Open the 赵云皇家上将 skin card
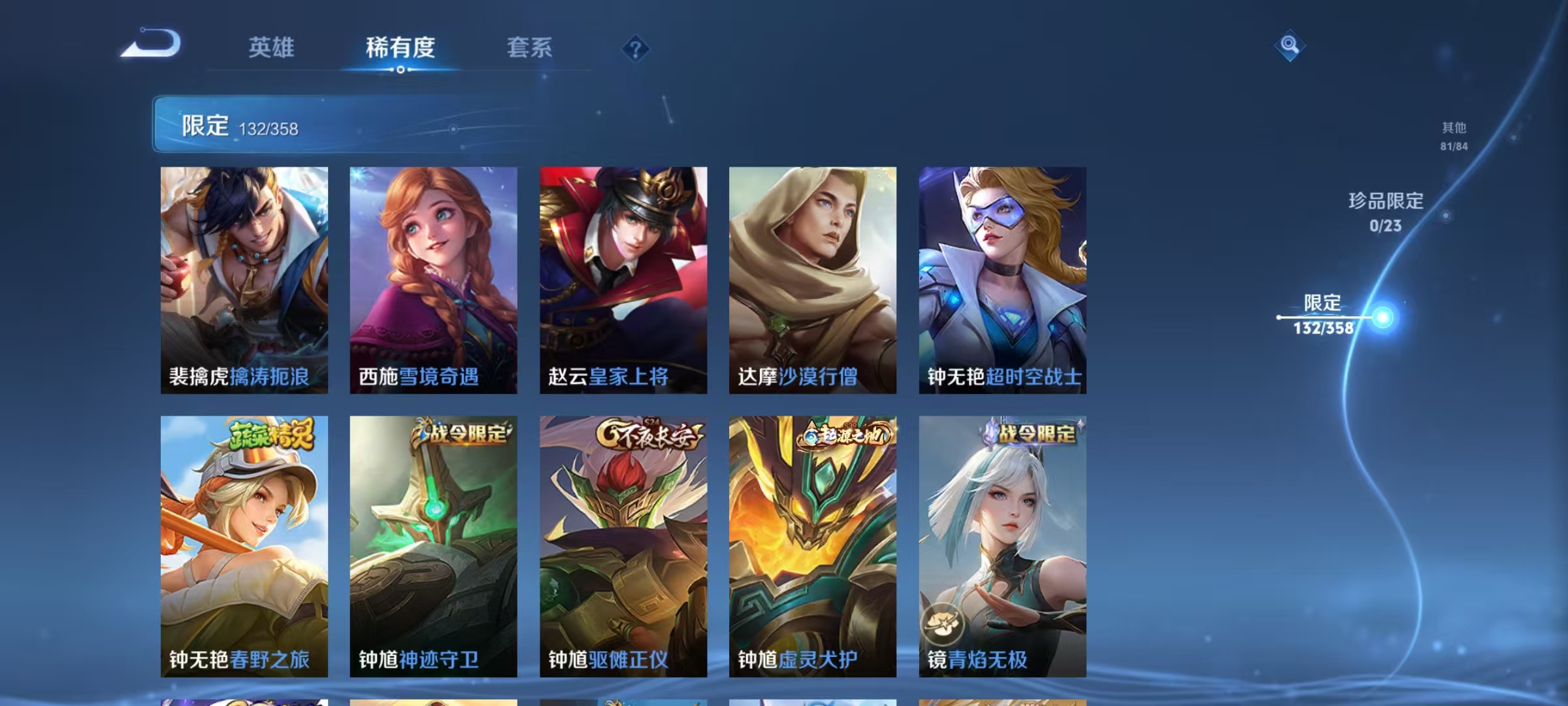 coord(623,281)
